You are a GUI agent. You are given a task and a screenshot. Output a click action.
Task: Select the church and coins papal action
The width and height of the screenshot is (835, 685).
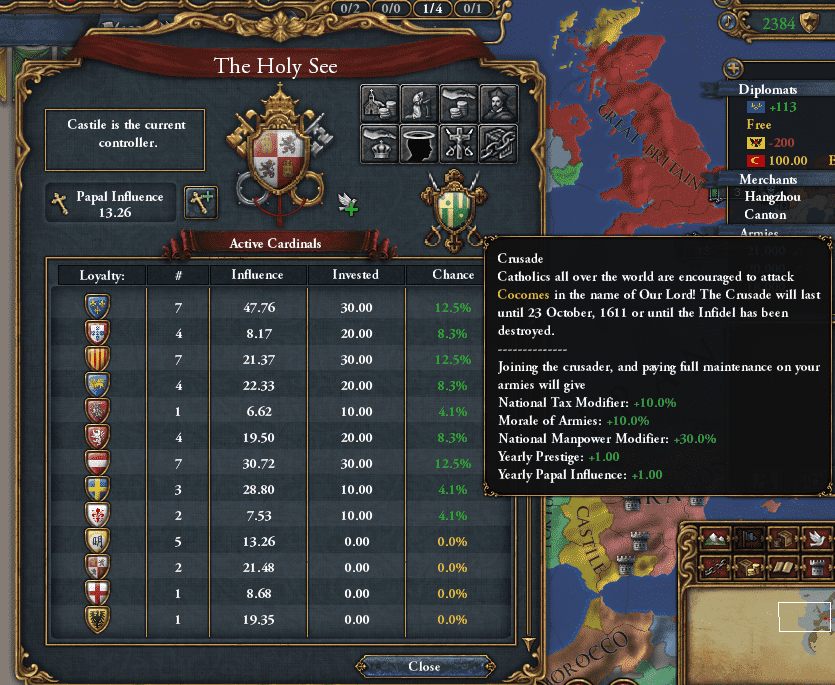point(379,104)
